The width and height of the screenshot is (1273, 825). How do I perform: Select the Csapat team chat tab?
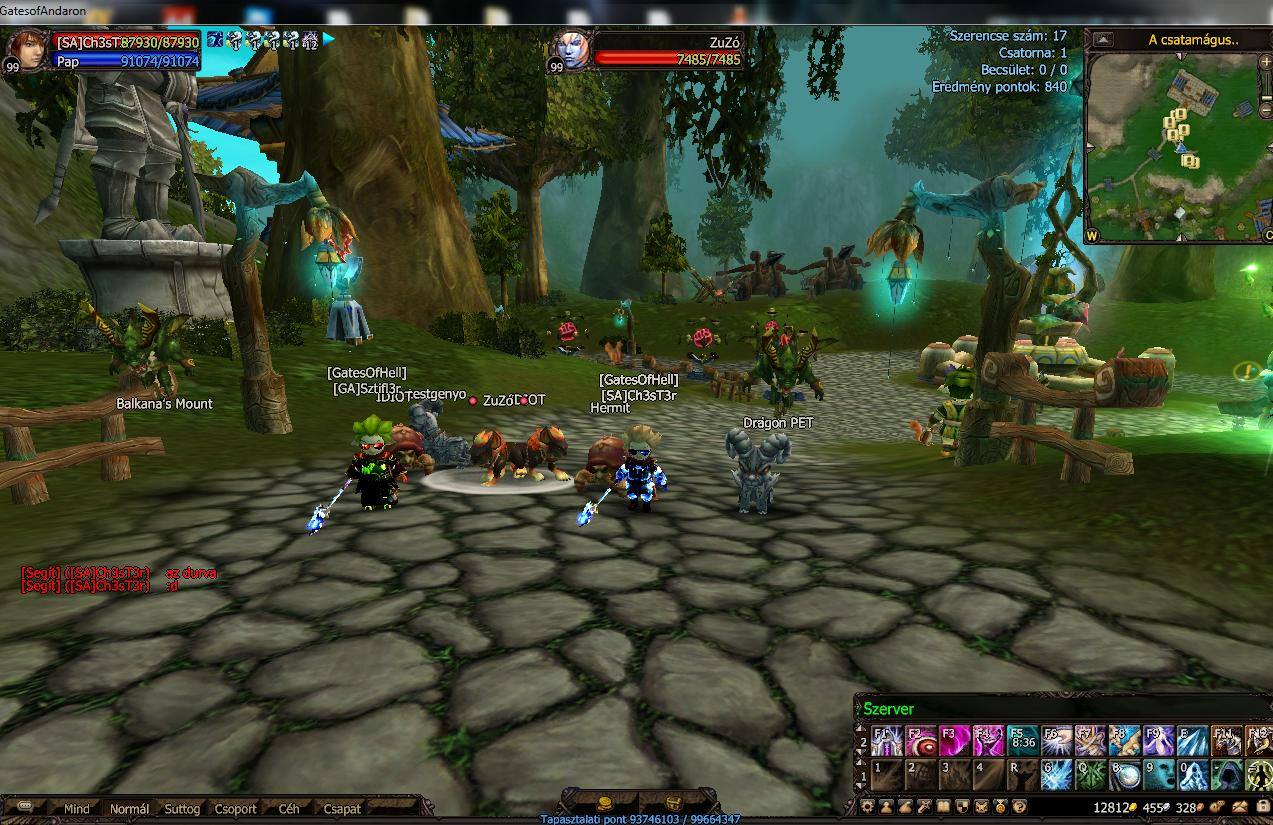pyautogui.click(x=342, y=809)
